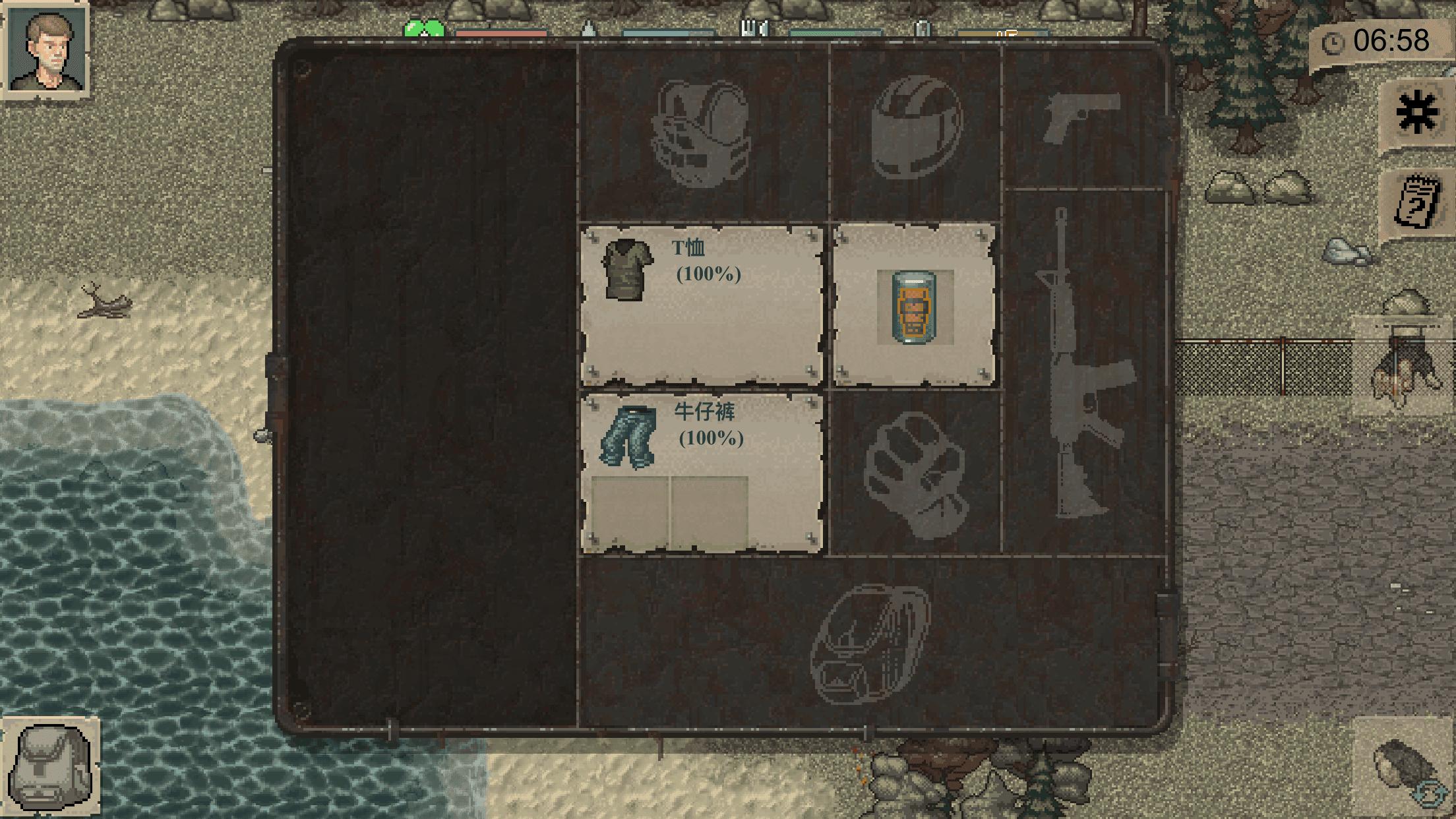Click the green hunger status bar
1456x819 pixels.
click(x=425, y=30)
